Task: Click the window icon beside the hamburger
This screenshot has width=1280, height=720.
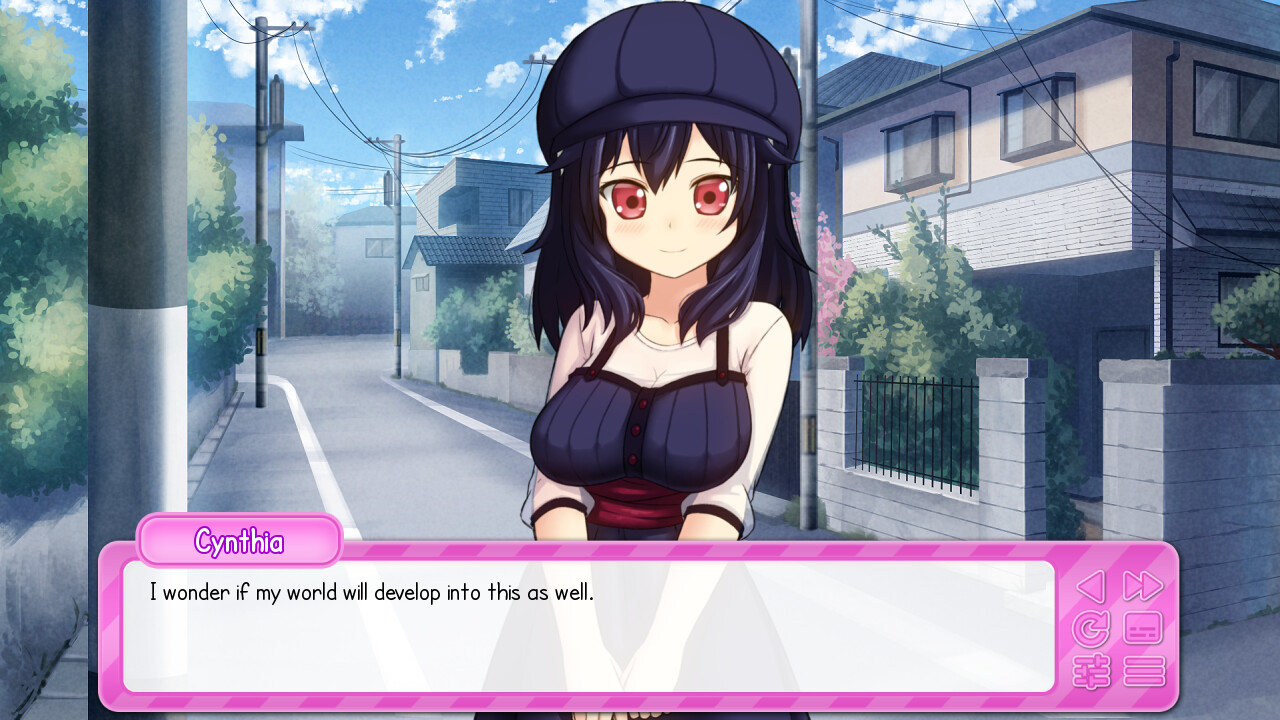Action: (1141, 627)
